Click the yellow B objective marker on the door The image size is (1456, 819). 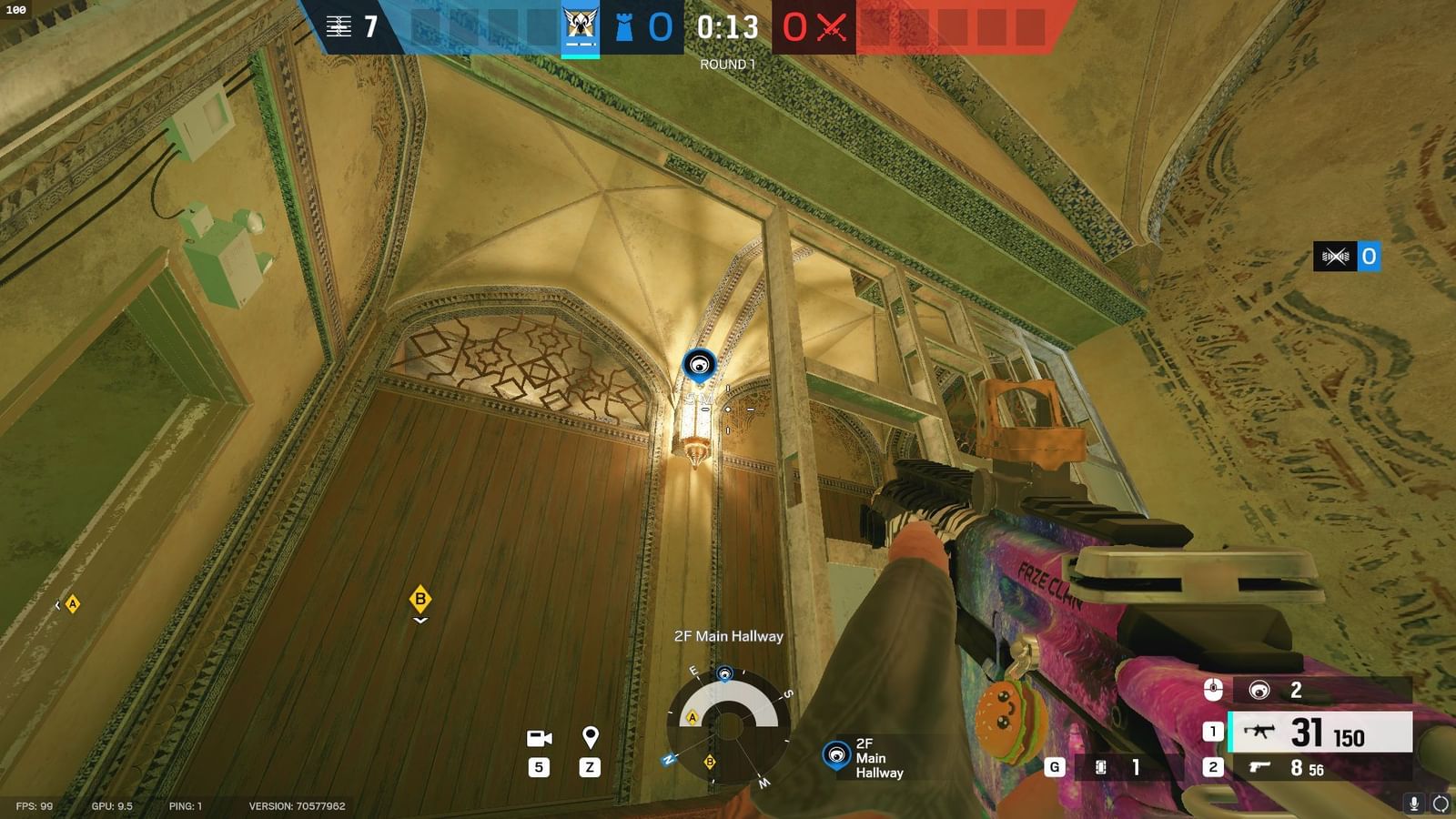(420, 600)
